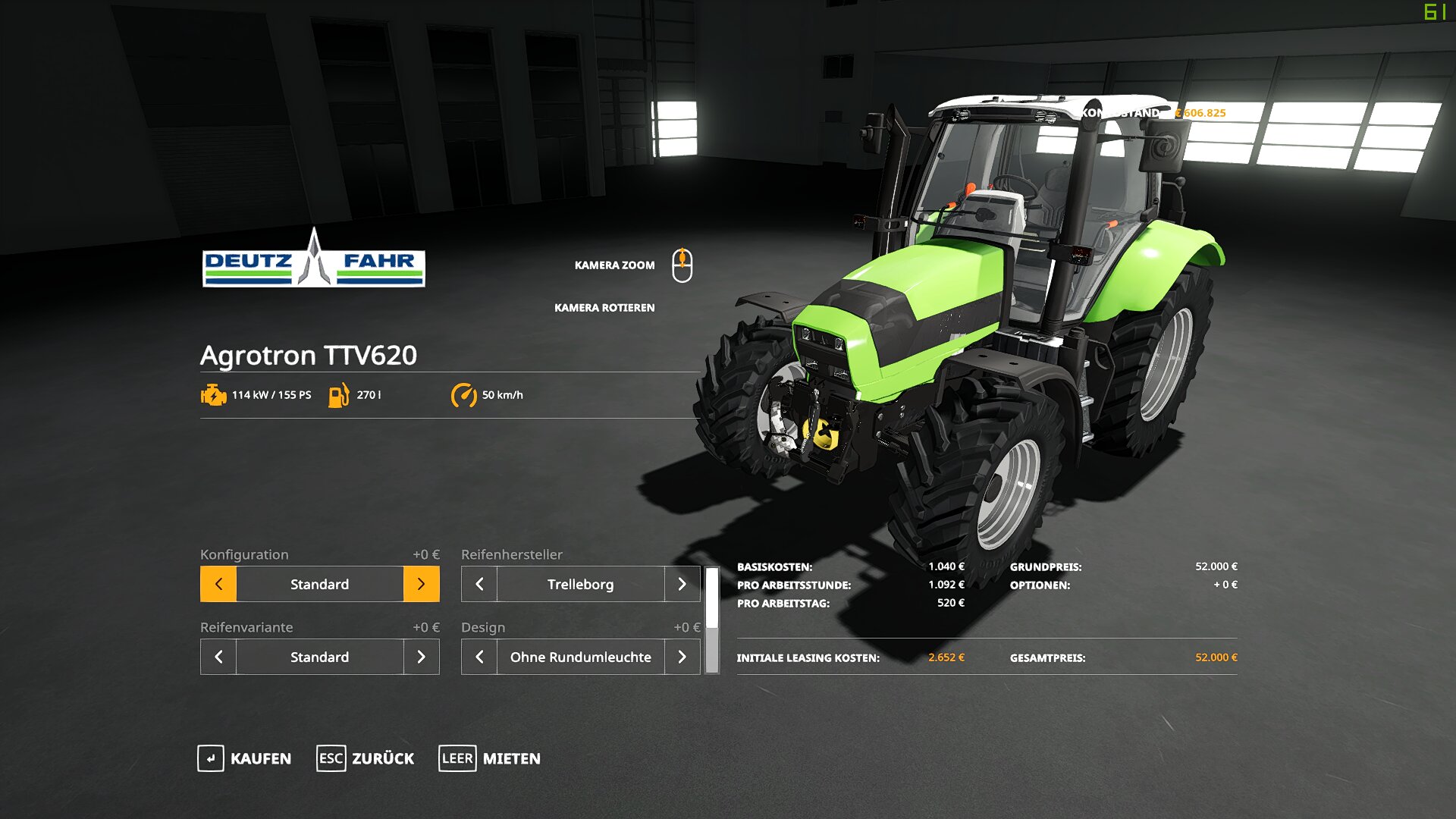Go back with ZURÜCK
Screen dimensions: 1456x819
[366, 758]
